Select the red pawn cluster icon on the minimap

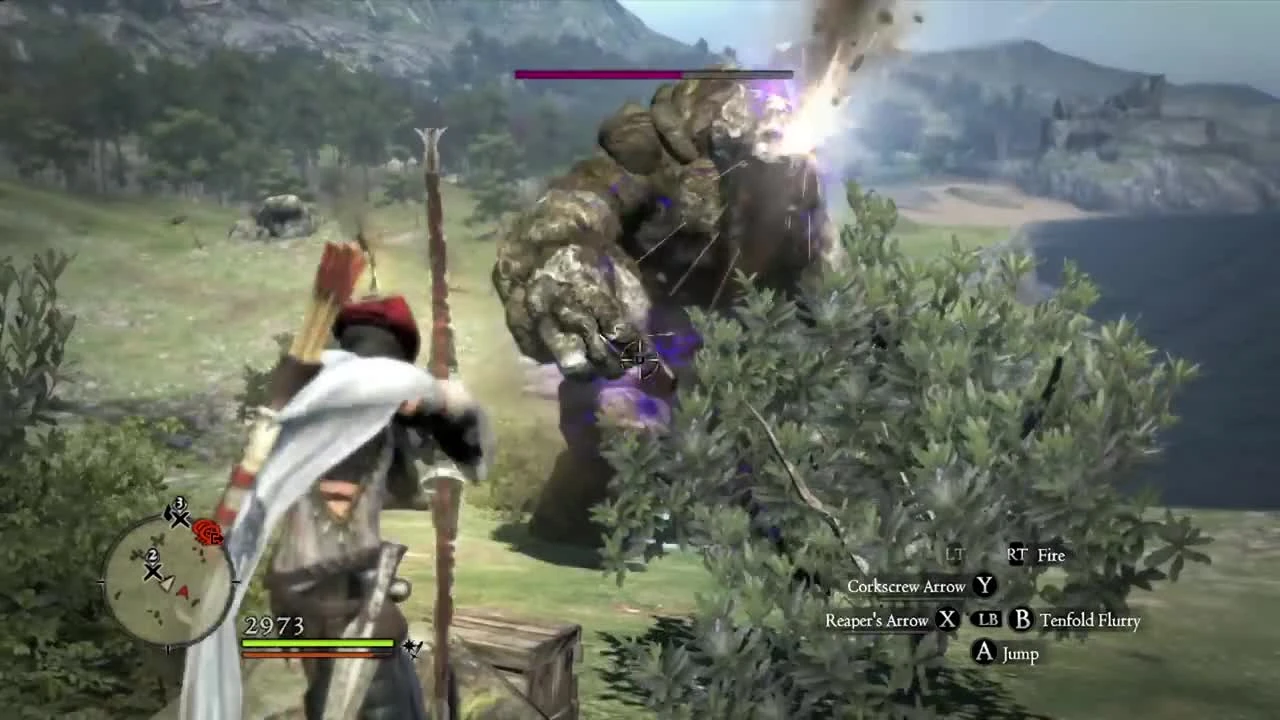point(207,533)
